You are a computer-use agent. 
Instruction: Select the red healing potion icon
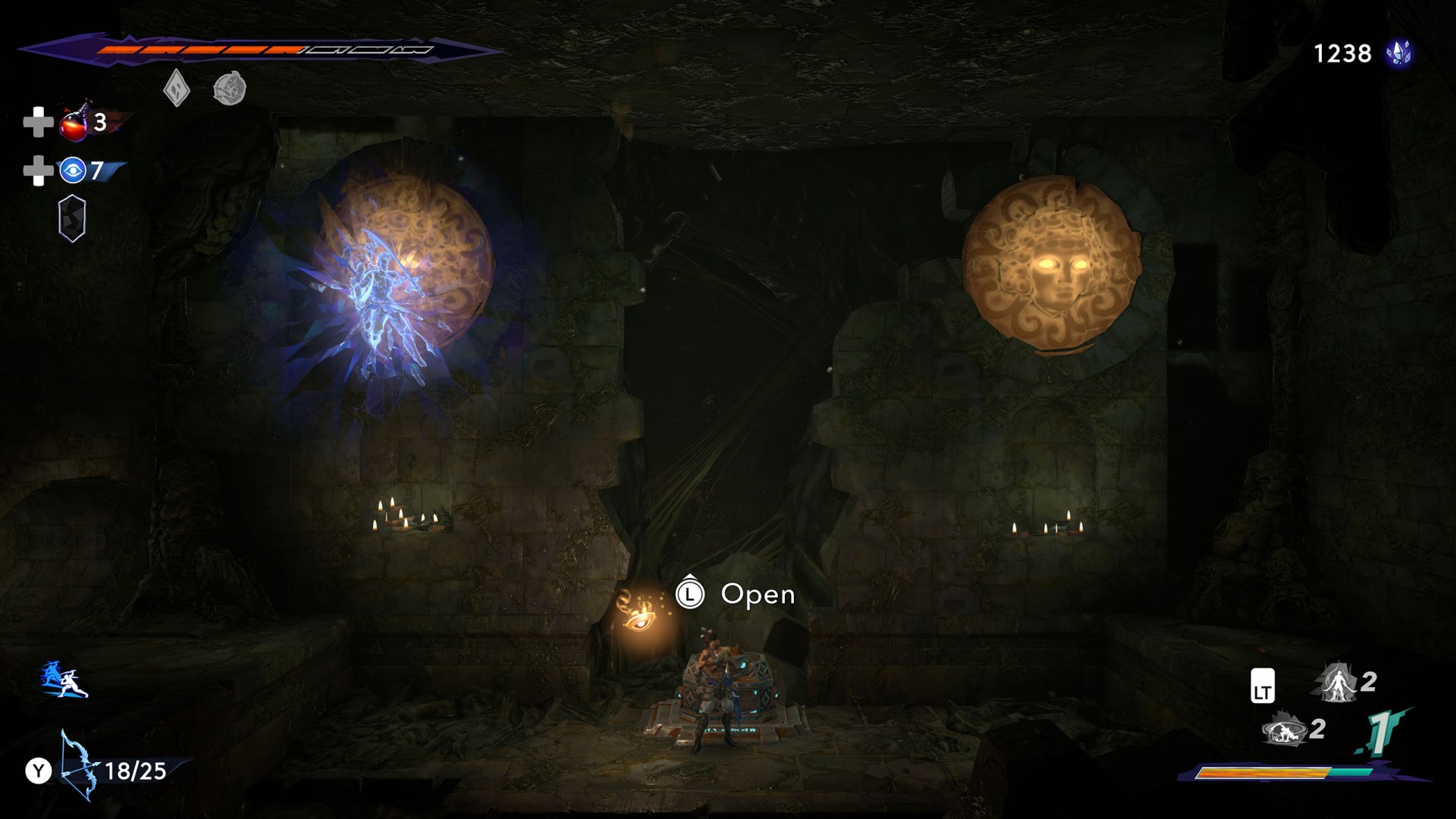coord(74,124)
